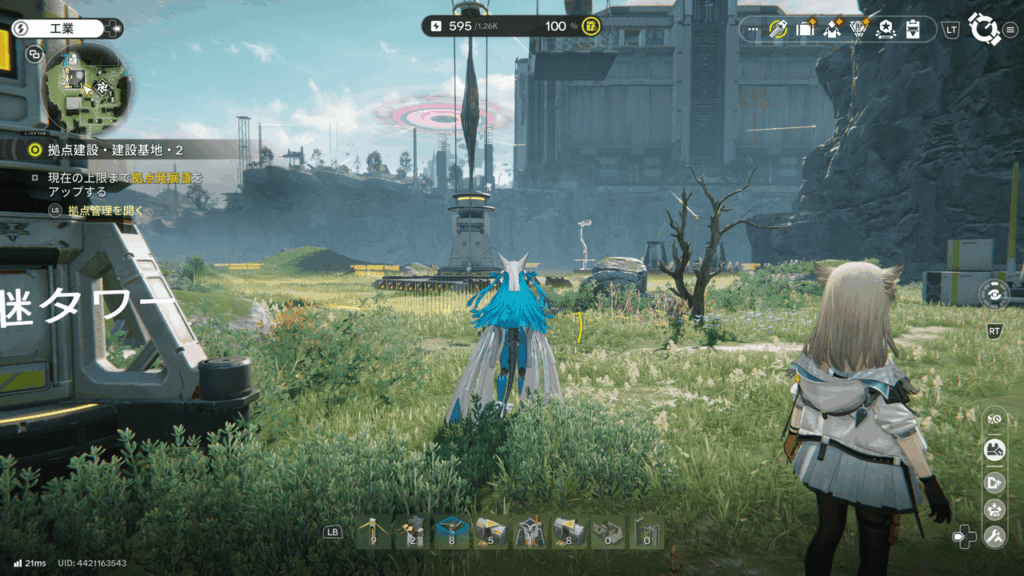Click the wrench build tool icon
The image size is (1024, 576).
[994, 538]
